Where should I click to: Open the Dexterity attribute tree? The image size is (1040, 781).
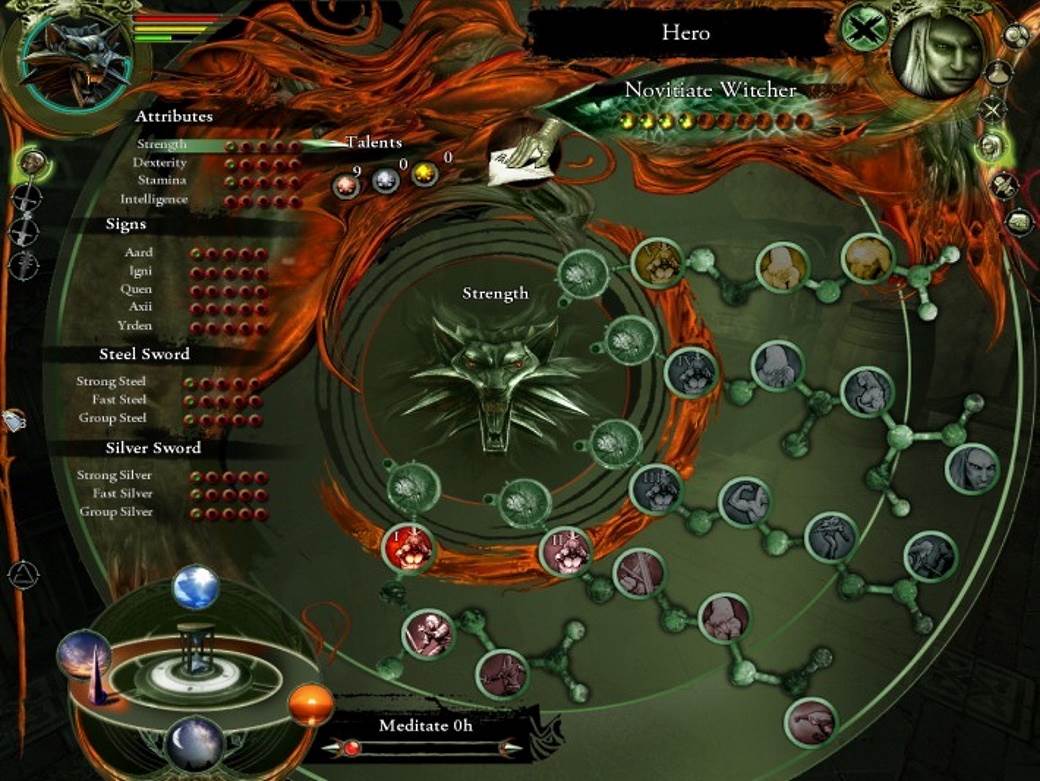(160, 163)
